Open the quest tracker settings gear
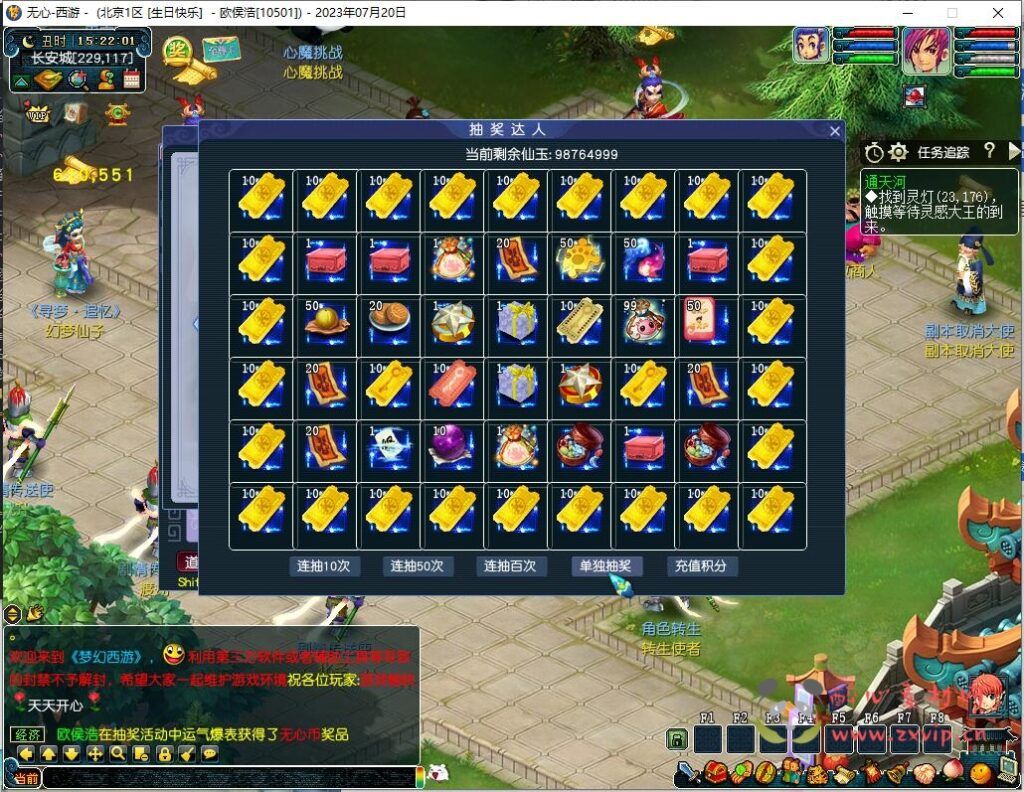The height and width of the screenshot is (792, 1024). 898,152
